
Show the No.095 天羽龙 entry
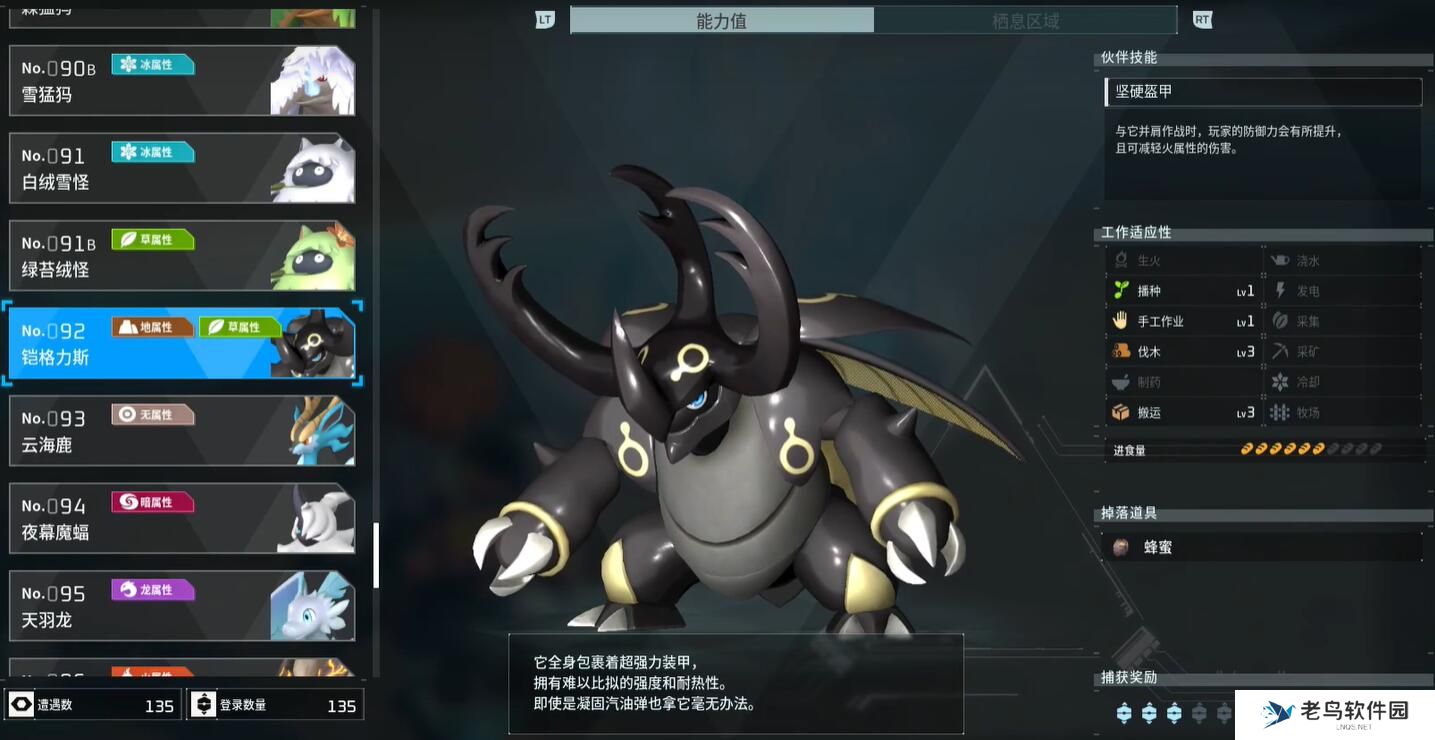click(182, 606)
